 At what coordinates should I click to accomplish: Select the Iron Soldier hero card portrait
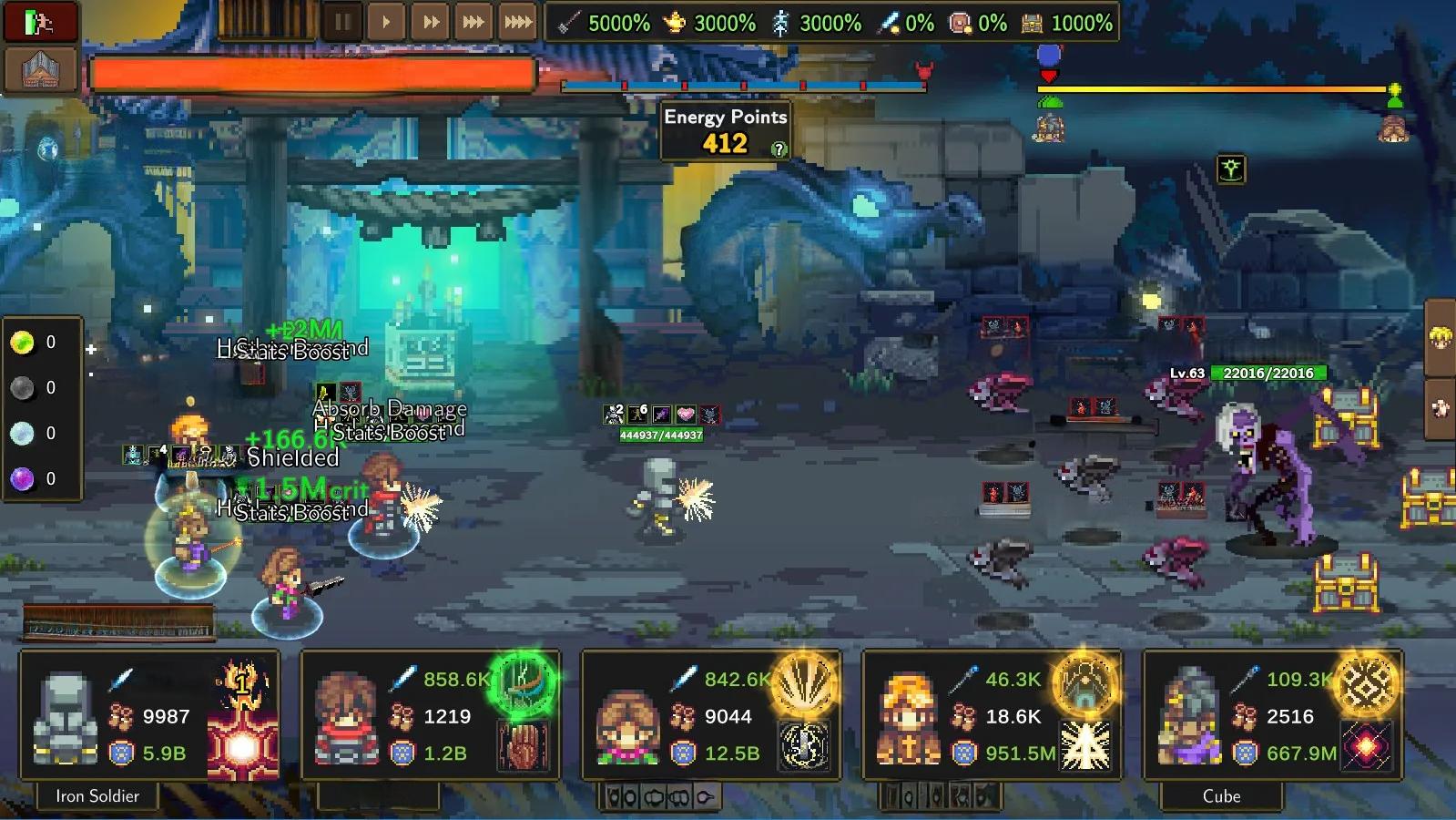coord(66,718)
